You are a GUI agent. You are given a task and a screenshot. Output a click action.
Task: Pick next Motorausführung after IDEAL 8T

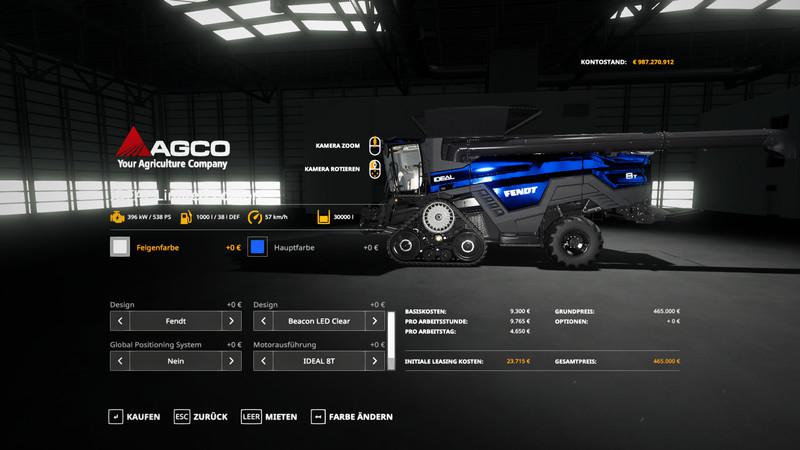376,361
